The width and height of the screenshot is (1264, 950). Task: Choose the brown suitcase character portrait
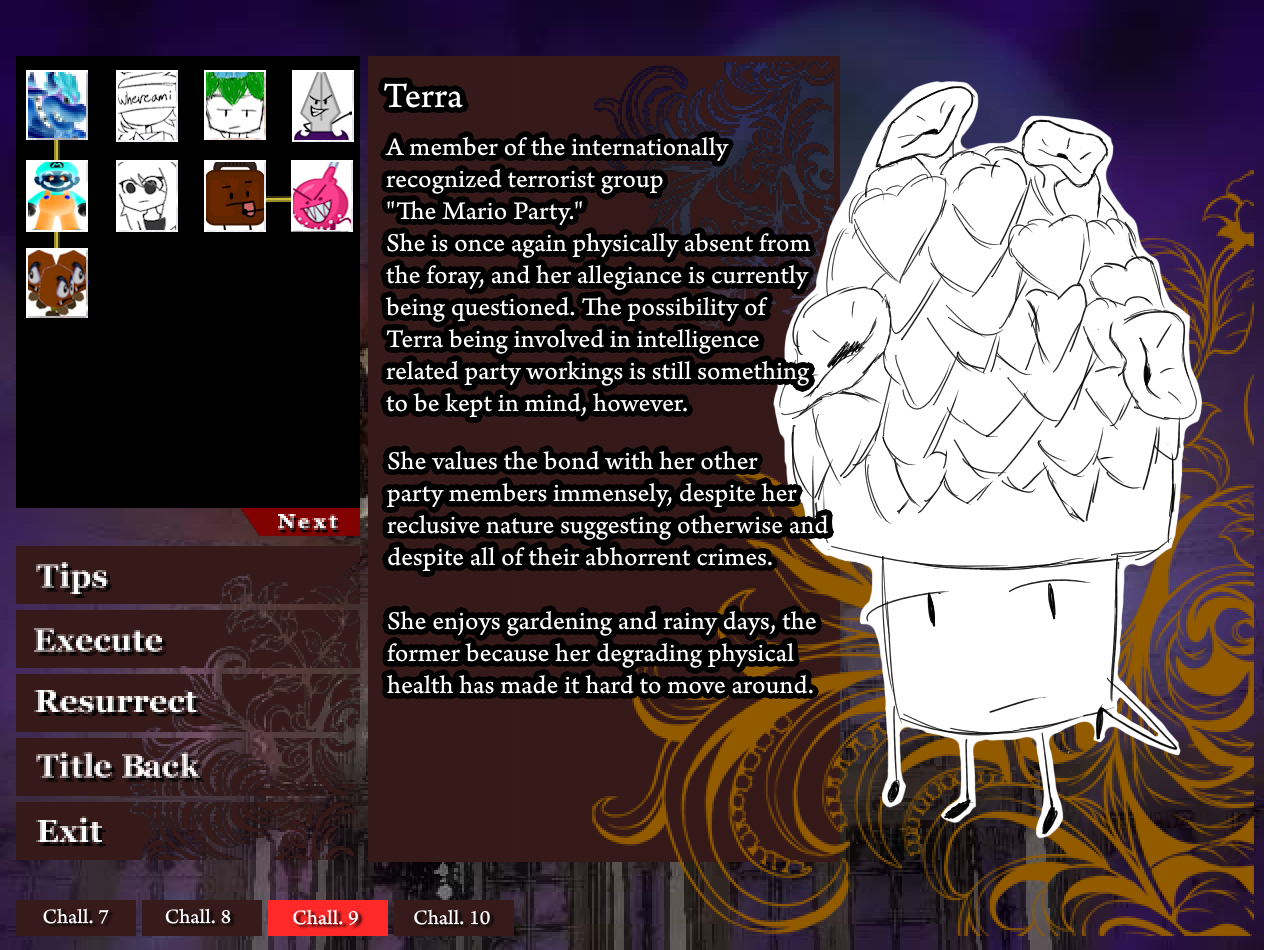coord(235,196)
